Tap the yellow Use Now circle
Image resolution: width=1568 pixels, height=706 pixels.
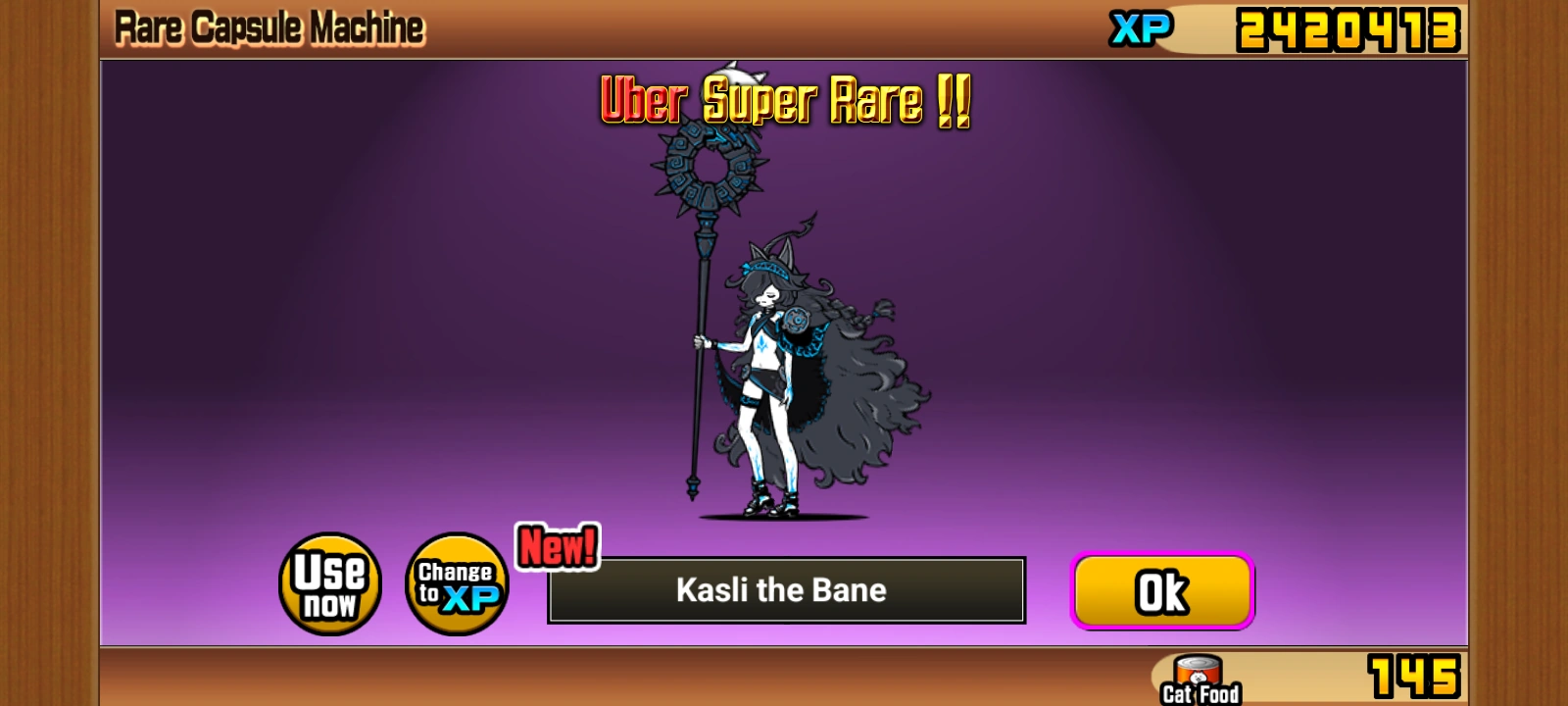click(330, 583)
